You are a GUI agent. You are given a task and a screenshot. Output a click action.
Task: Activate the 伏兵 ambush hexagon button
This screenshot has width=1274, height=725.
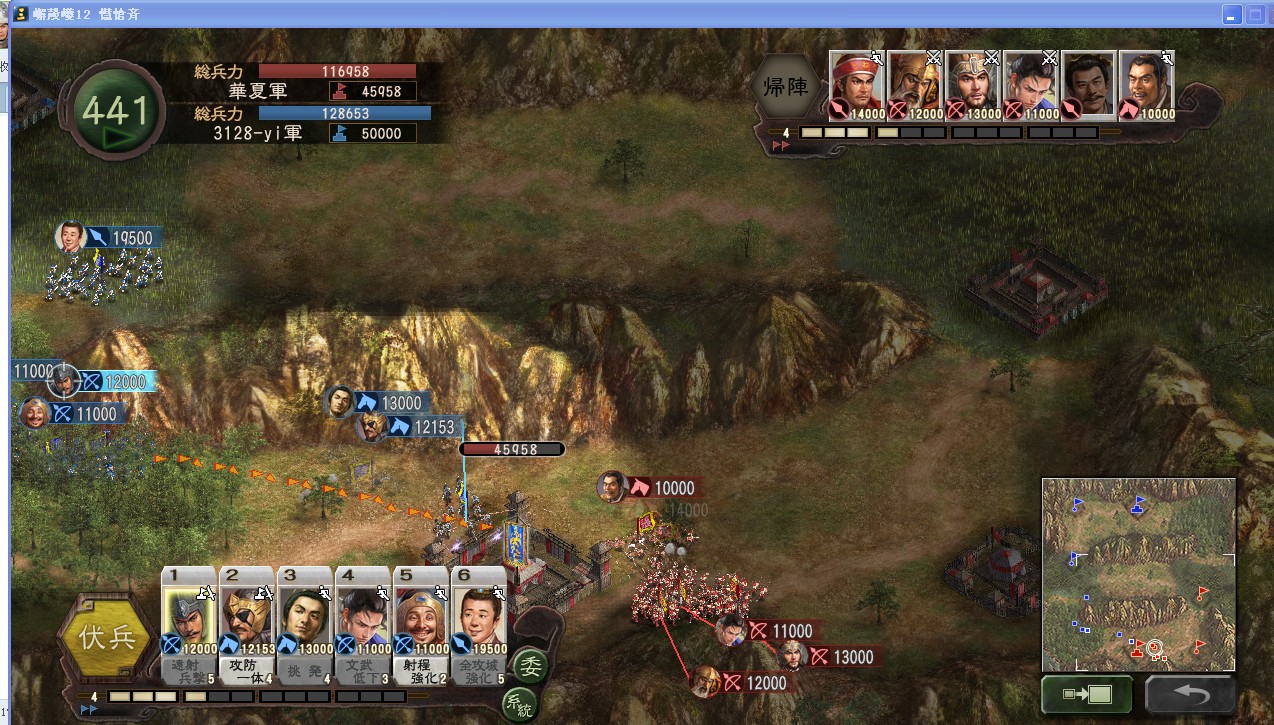click(108, 637)
